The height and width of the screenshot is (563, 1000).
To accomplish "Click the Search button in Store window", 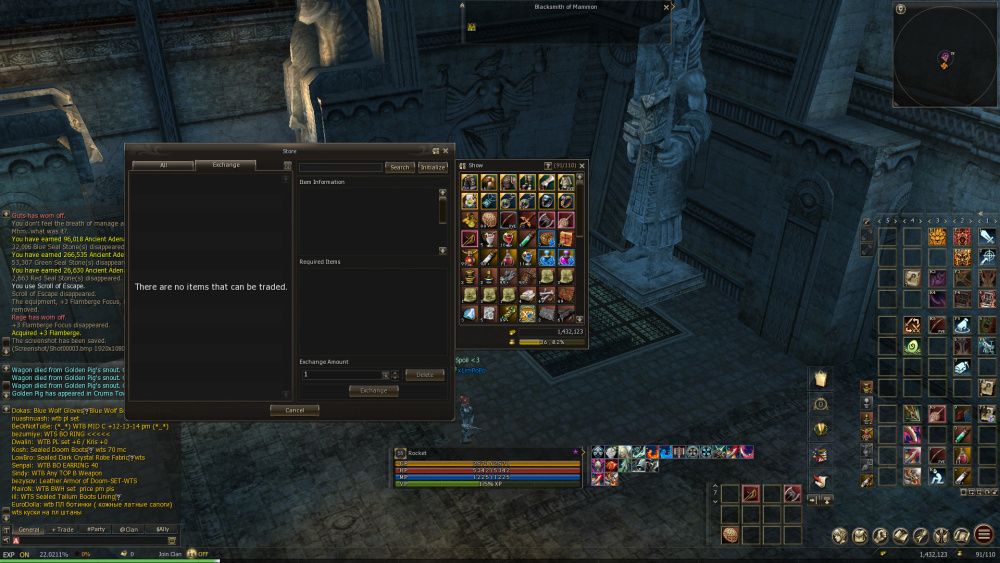I will point(399,168).
